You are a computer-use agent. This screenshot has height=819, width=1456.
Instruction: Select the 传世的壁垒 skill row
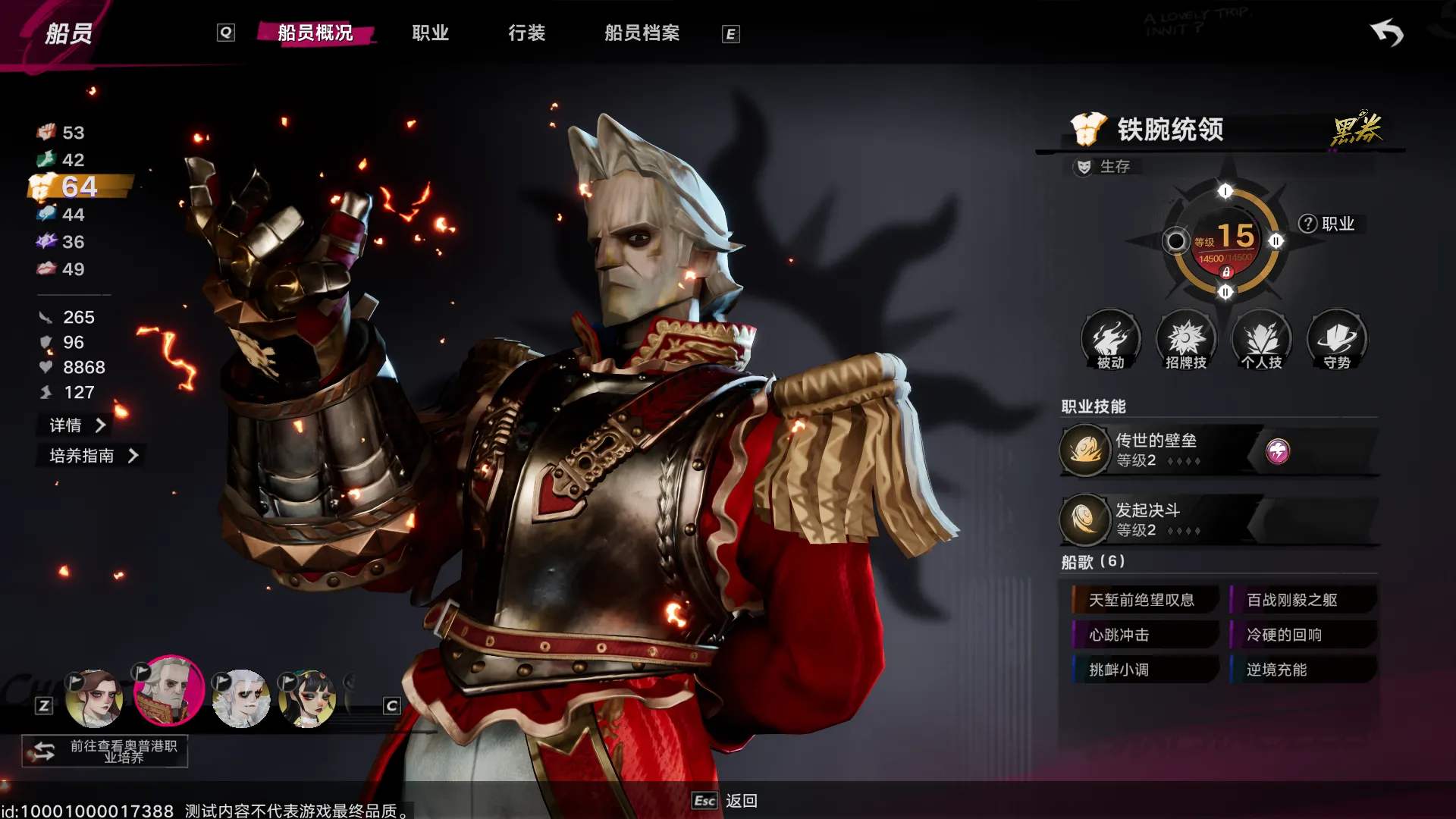pyautogui.click(x=1160, y=450)
